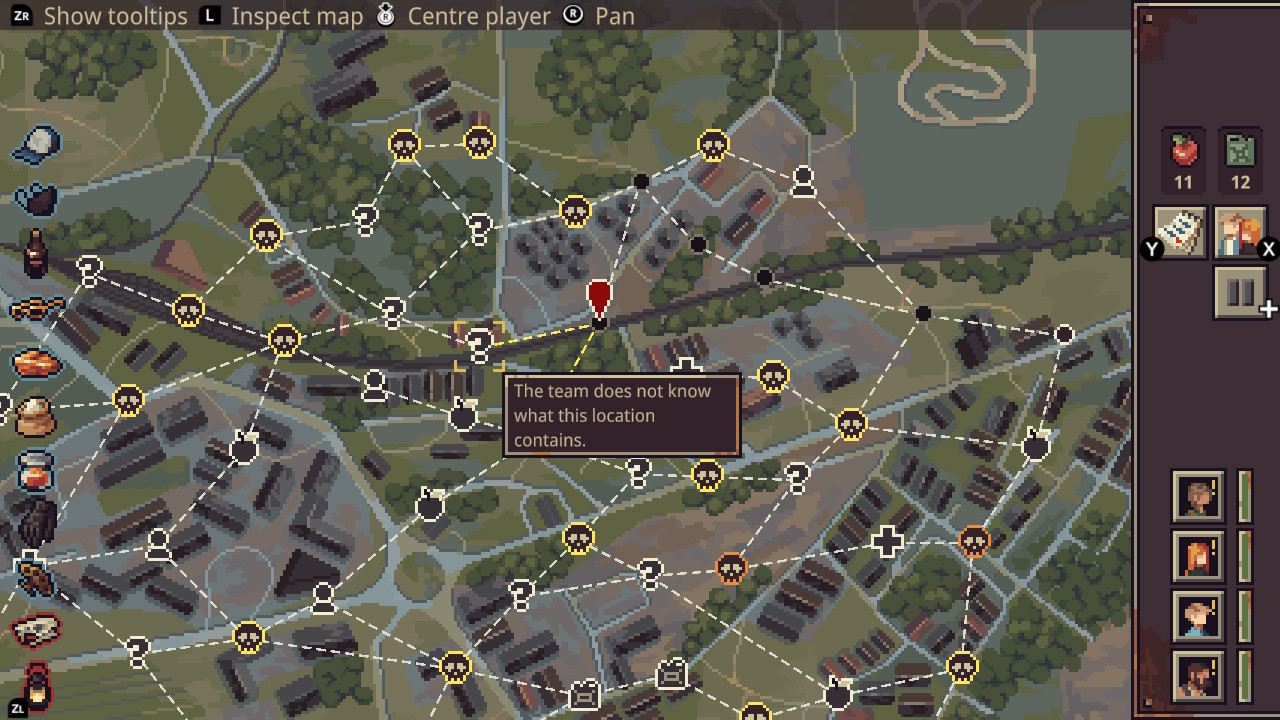Click the Centre player control
The image size is (1280, 720).
(x=480, y=15)
